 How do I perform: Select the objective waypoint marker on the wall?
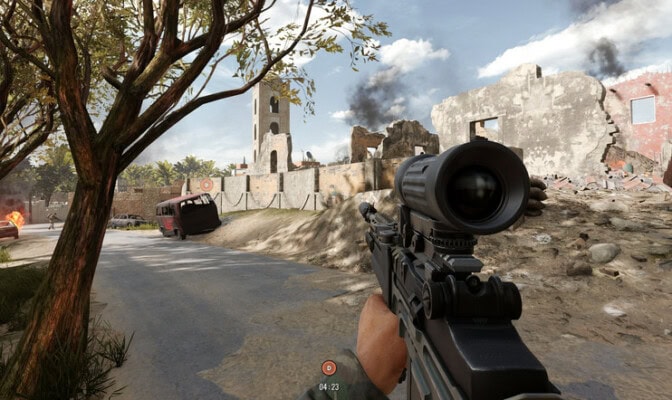click(207, 185)
